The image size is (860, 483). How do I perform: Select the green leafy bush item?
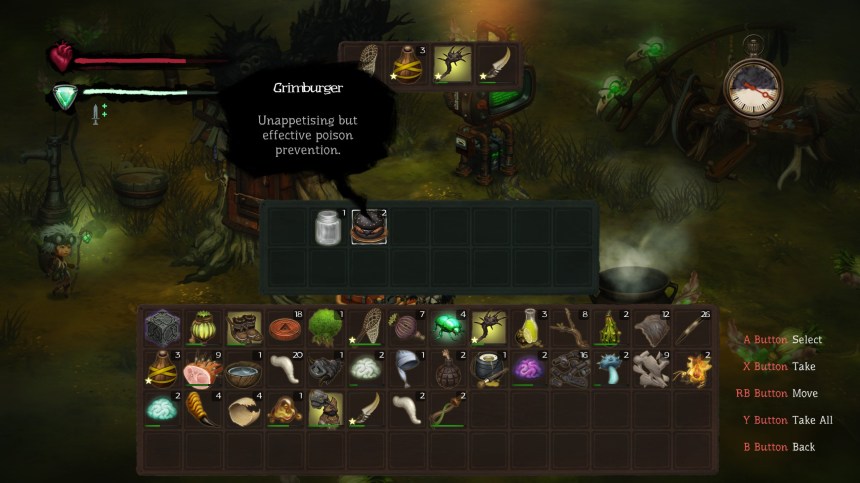(x=324, y=327)
